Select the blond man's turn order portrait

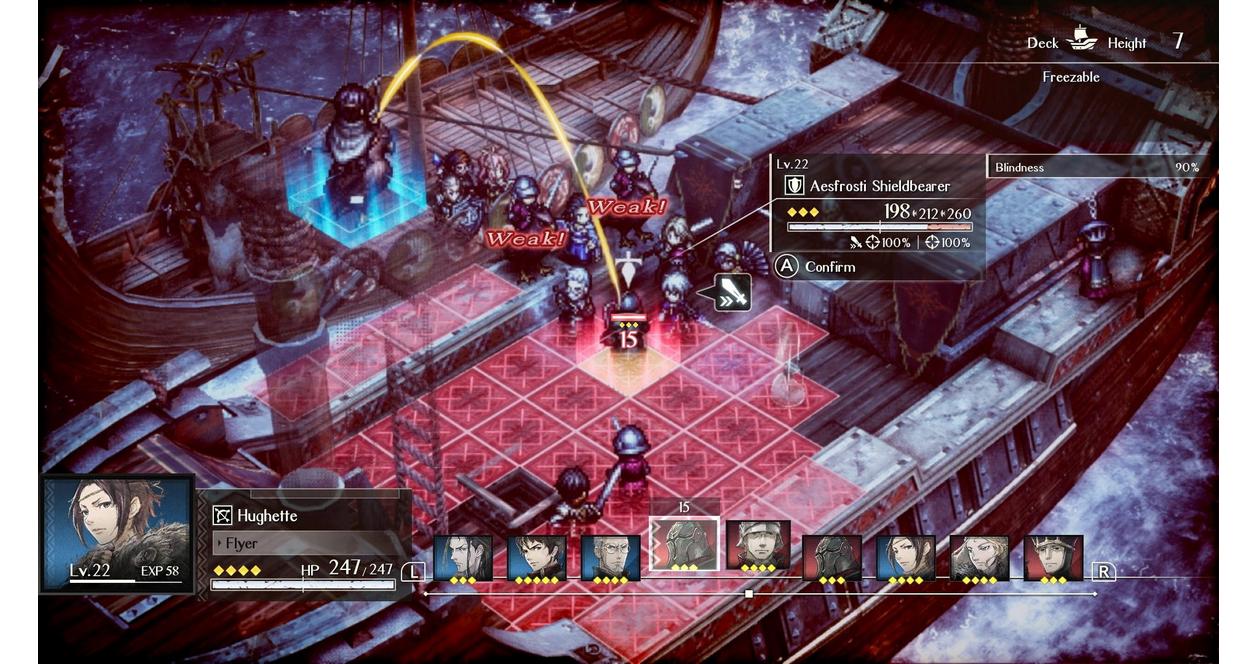(x=979, y=558)
